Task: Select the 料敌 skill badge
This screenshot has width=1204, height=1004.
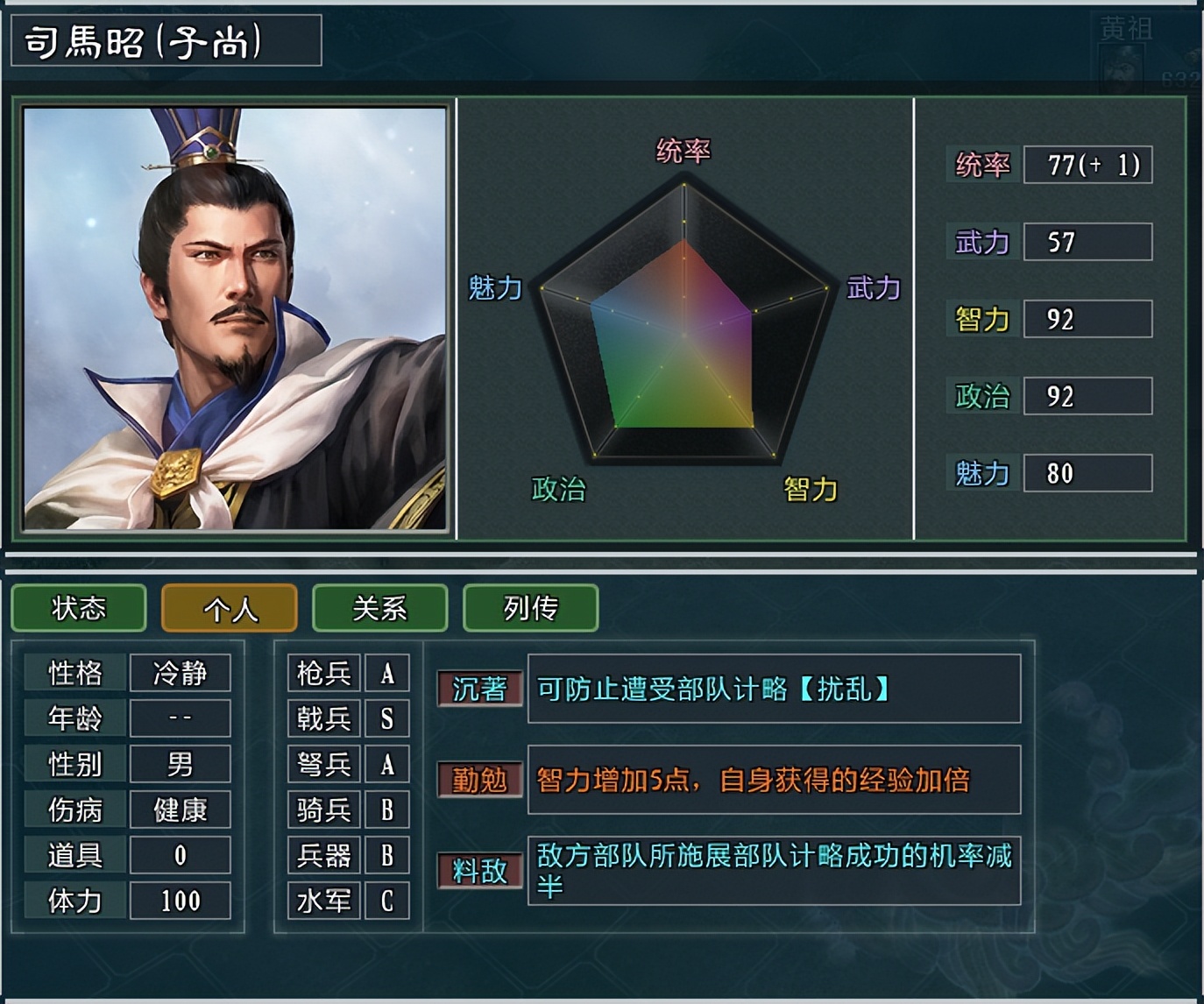Action: click(x=478, y=870)
